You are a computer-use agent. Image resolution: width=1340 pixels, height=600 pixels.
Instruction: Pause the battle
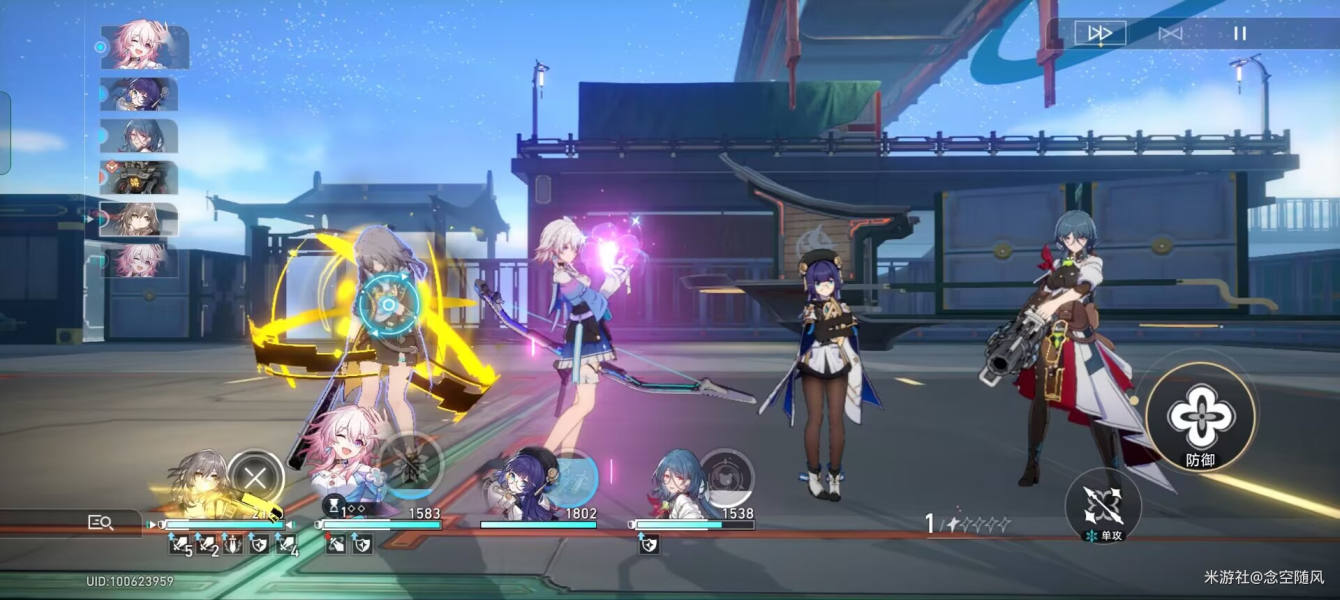pos(1240,33)
